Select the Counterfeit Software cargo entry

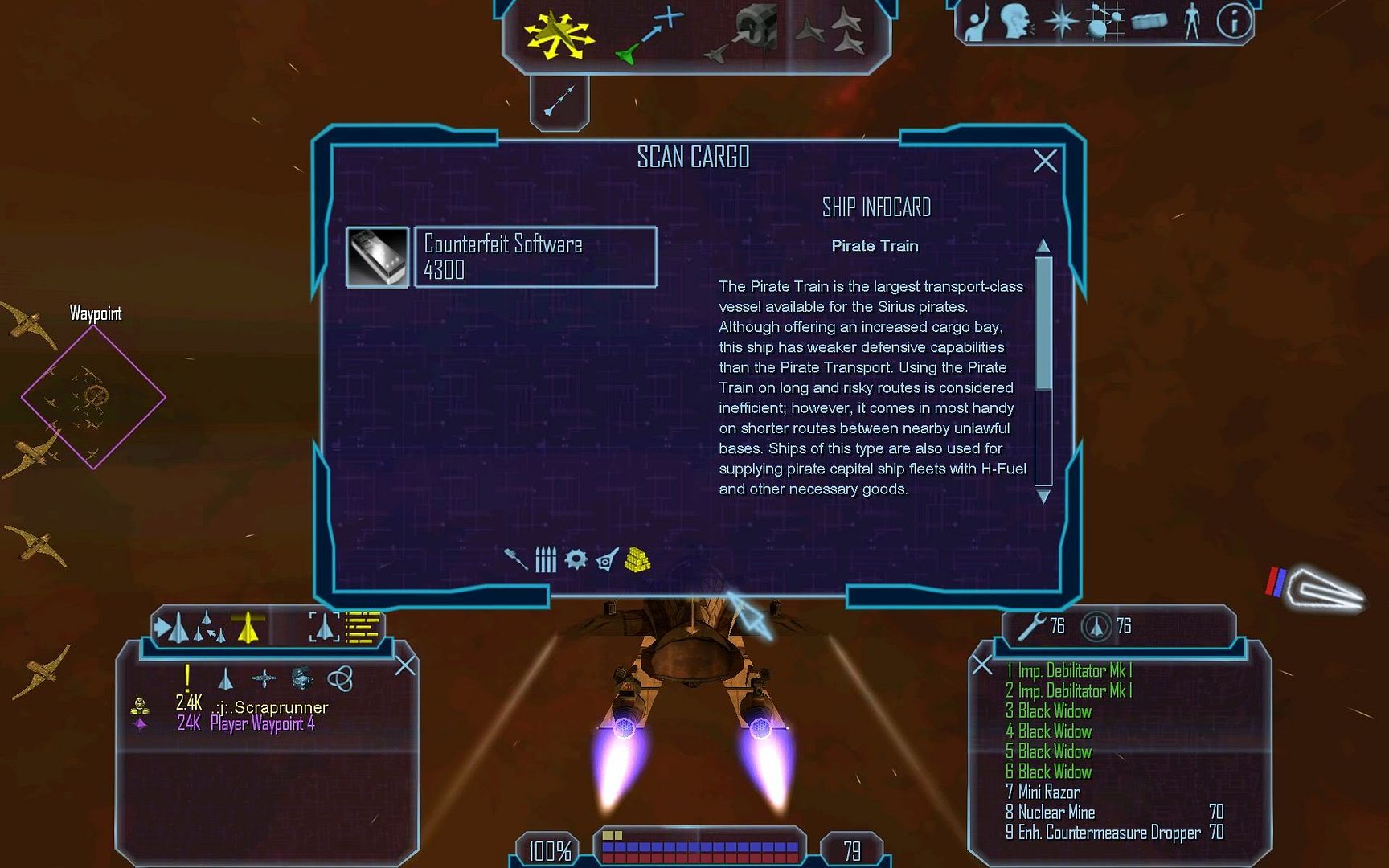[535, 257]
